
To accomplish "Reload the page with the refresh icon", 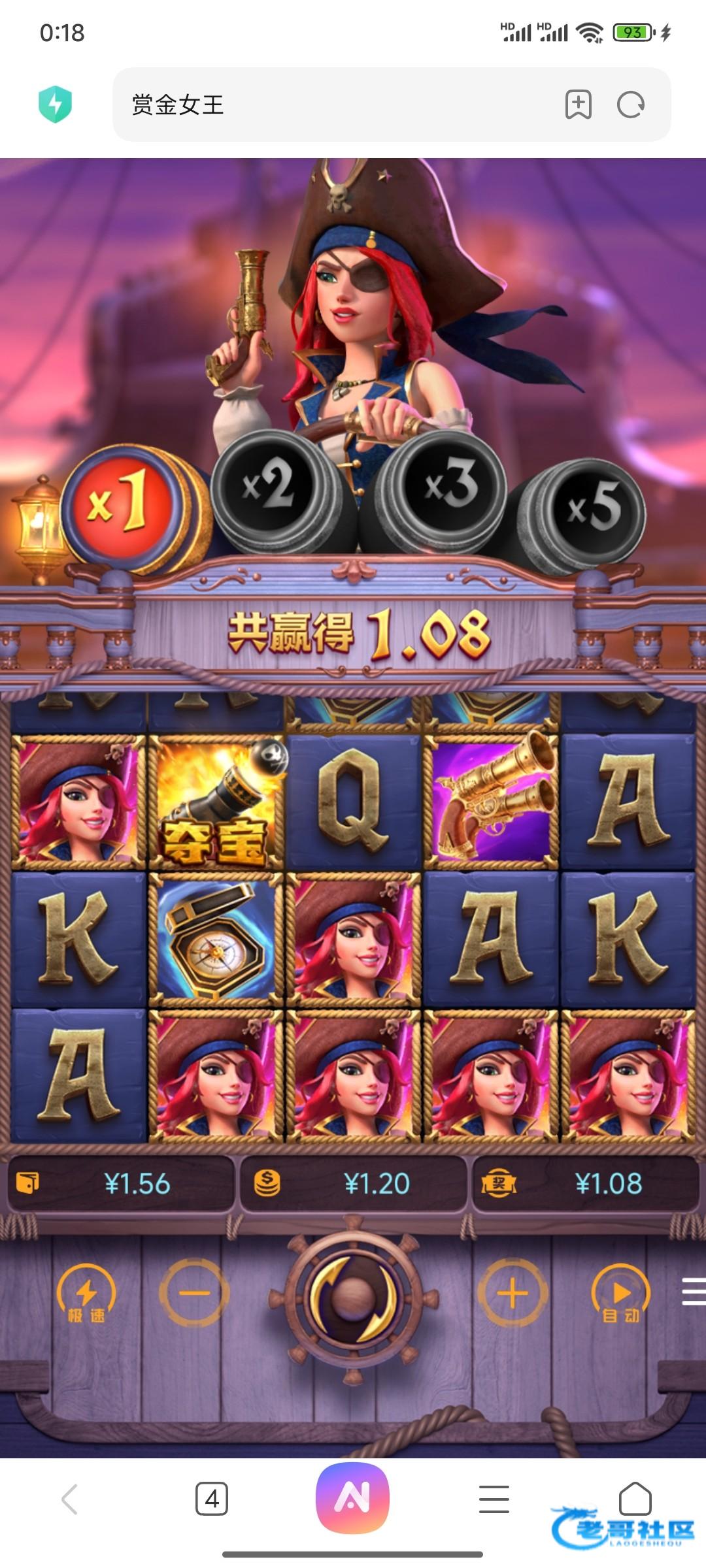I will (x=631, y=105).
